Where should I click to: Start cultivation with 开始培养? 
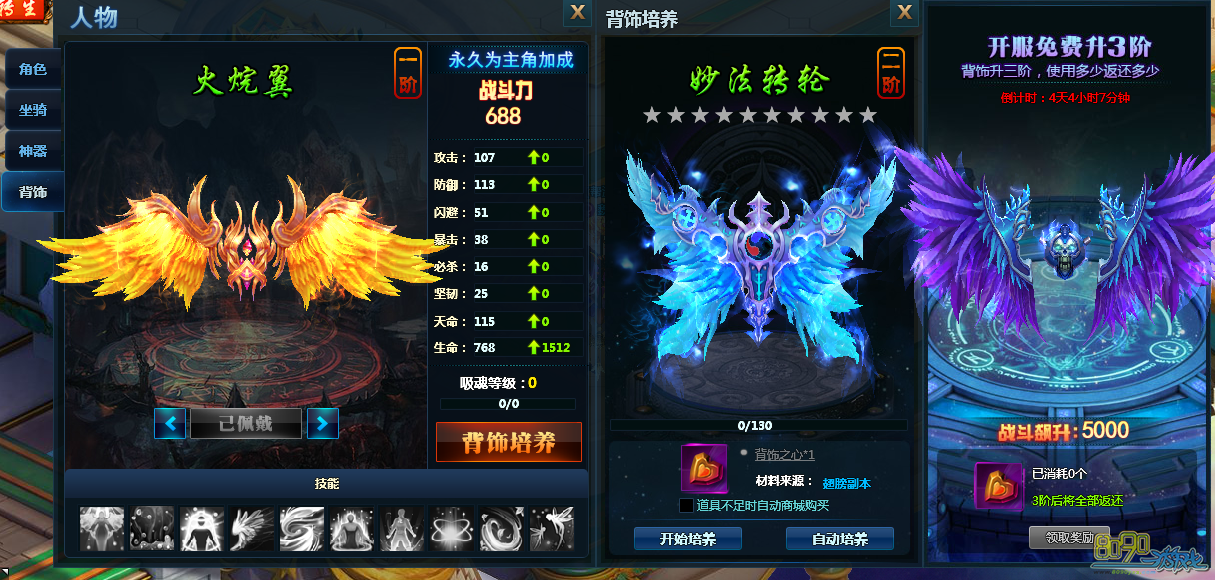tap(688, 539)
